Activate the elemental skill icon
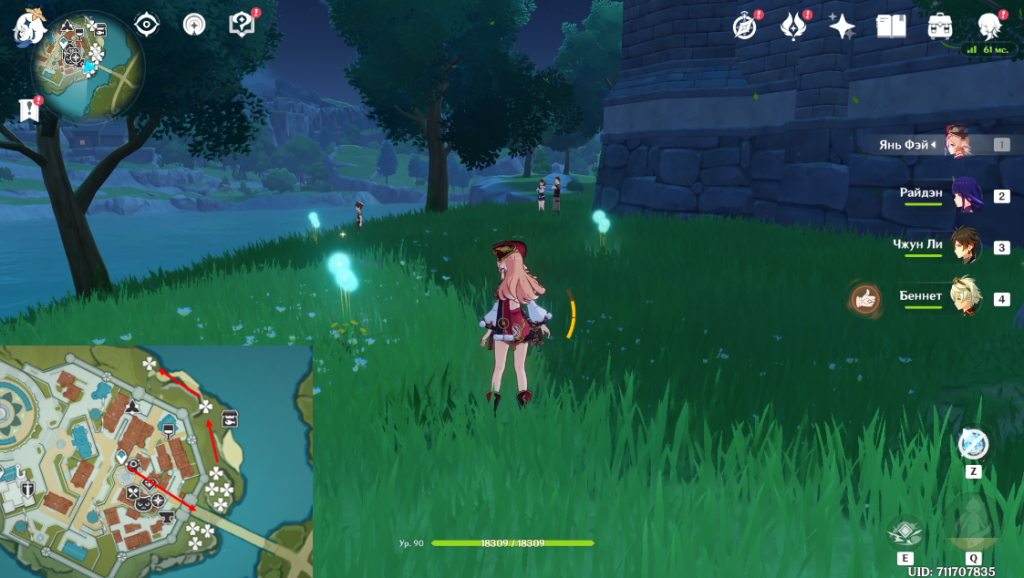This screenshot has height=578, width=1024. point(904,531)
